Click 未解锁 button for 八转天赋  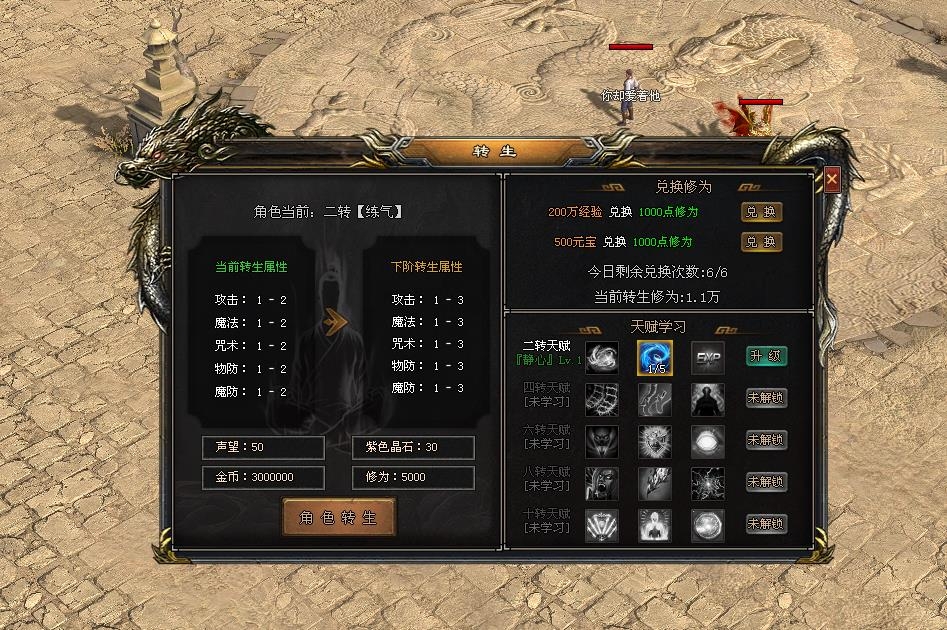click(767, 482)
